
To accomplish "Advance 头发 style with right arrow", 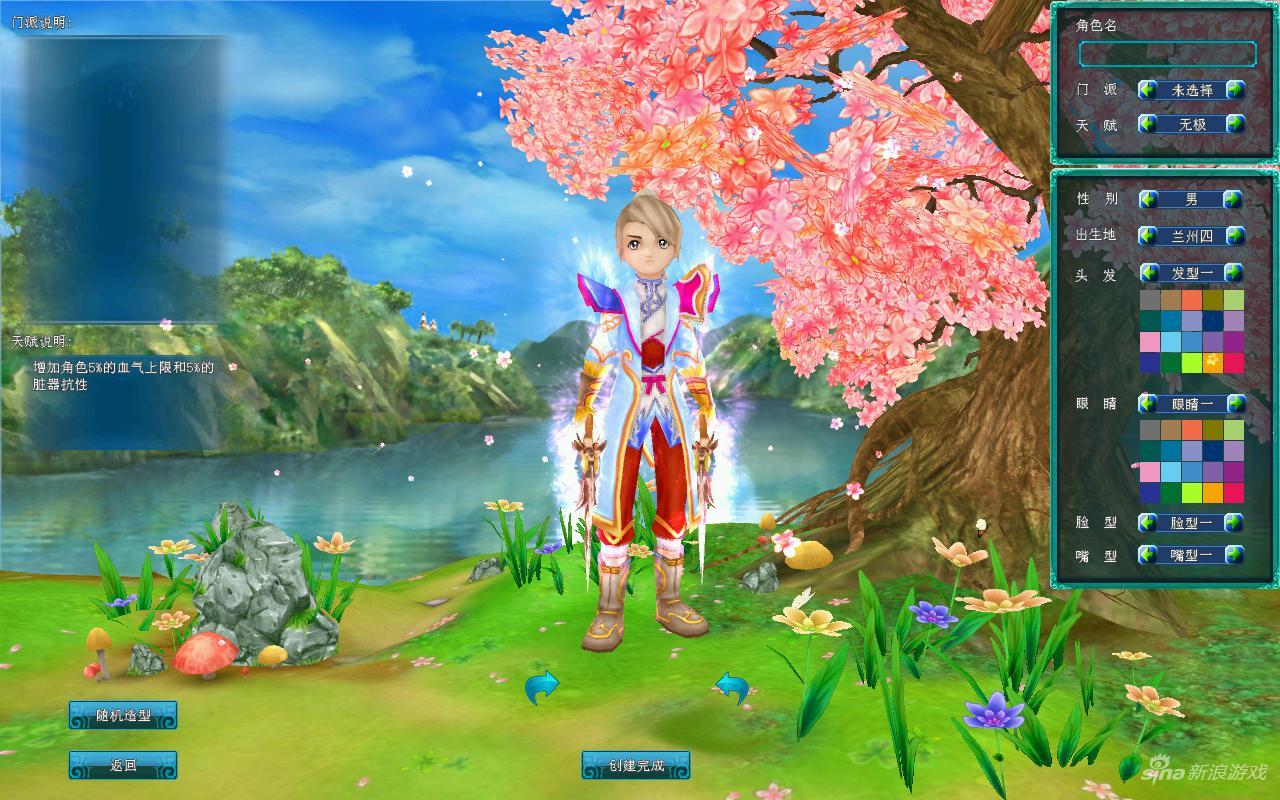I will [x=1233, y=273].
